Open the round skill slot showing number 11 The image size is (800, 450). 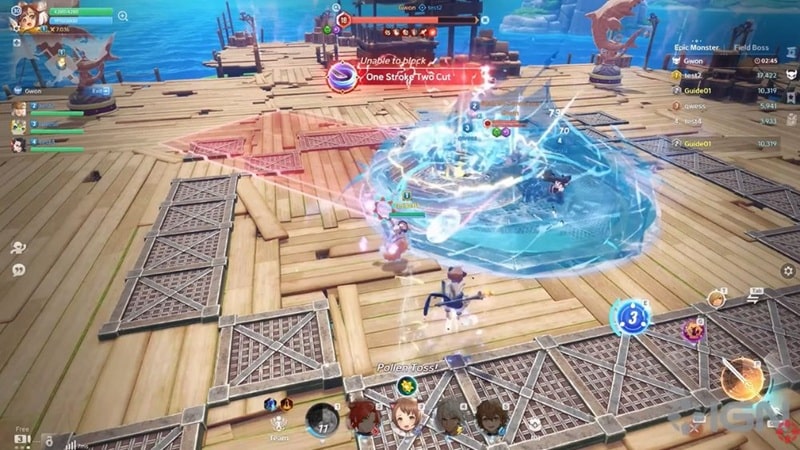point(322,420)
